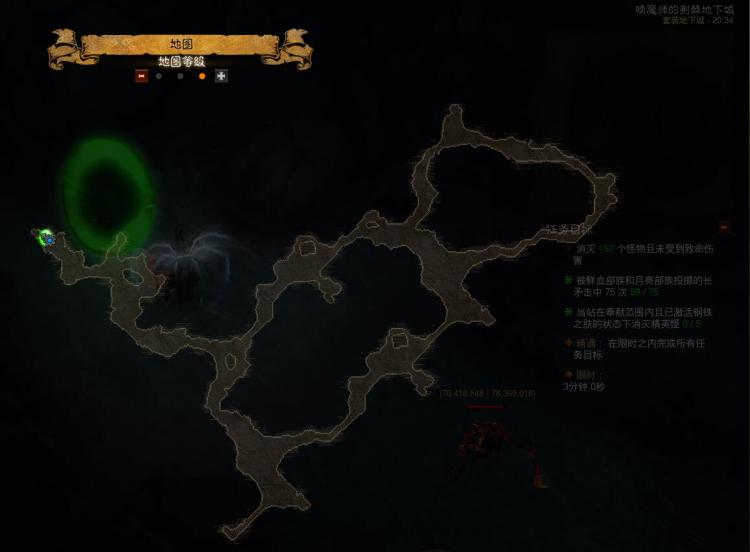750x552 pixels.
Task: Click the 地图 banner title
Action: pos(181,44)
